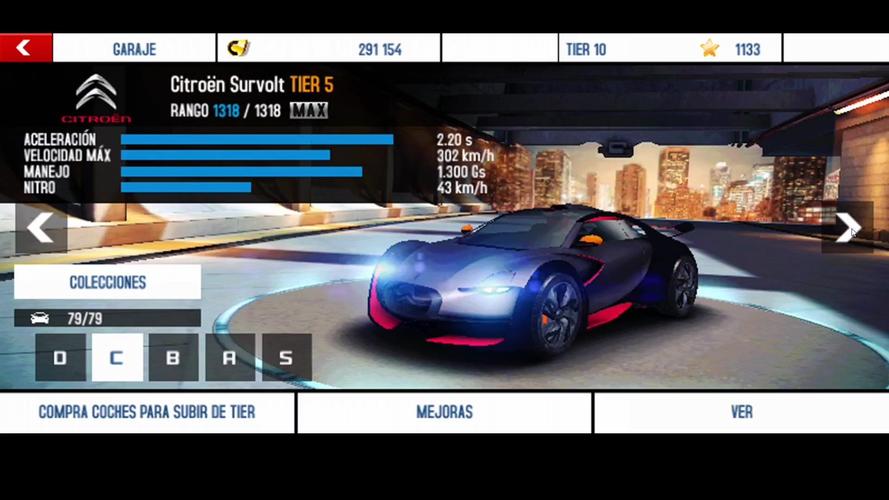Choose Compra coches para subir de tier
This screenshot has height=500, width=889.
point(147,412)
